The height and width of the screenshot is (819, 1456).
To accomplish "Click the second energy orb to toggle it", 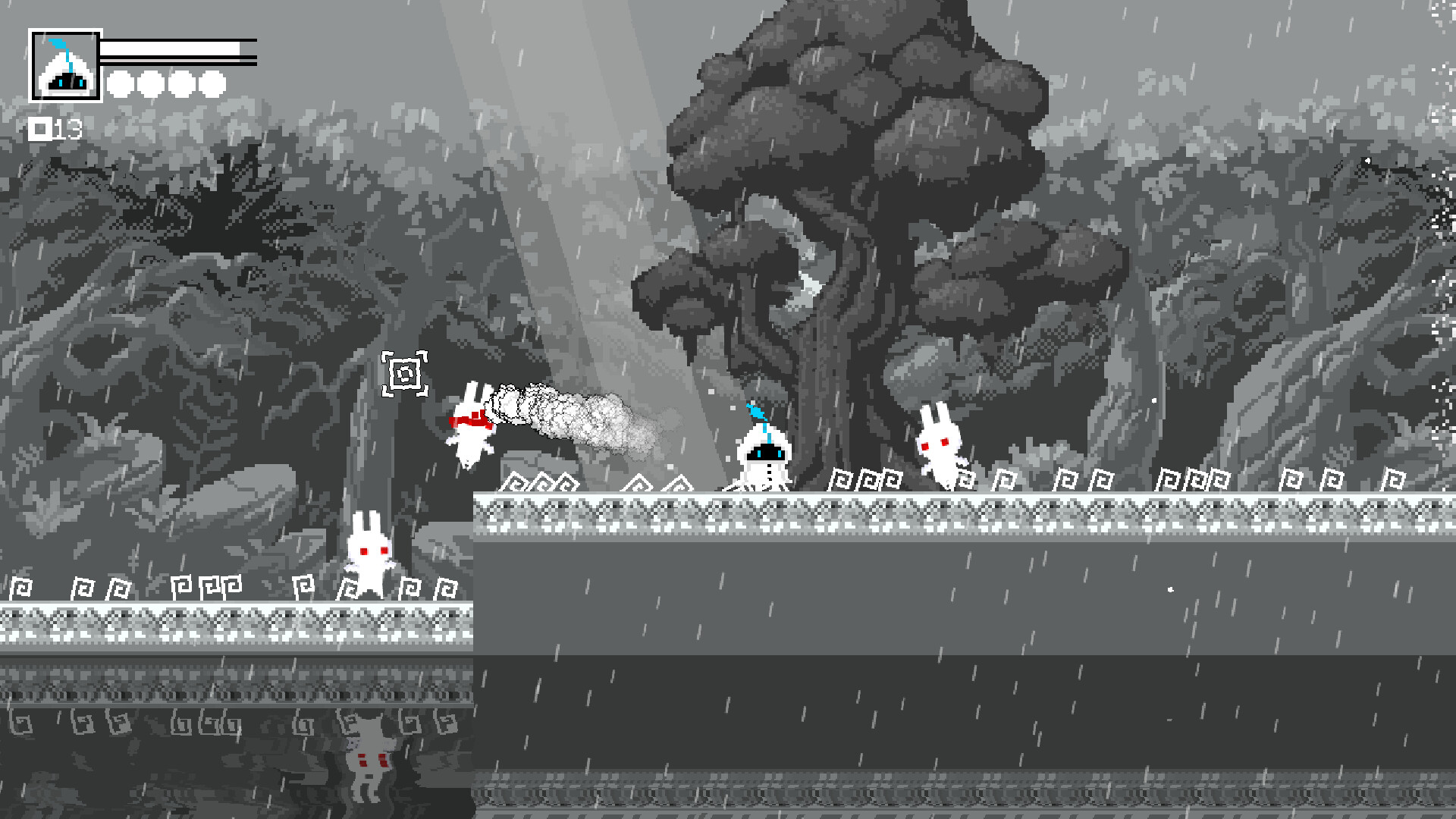I will tap(151, 83).
